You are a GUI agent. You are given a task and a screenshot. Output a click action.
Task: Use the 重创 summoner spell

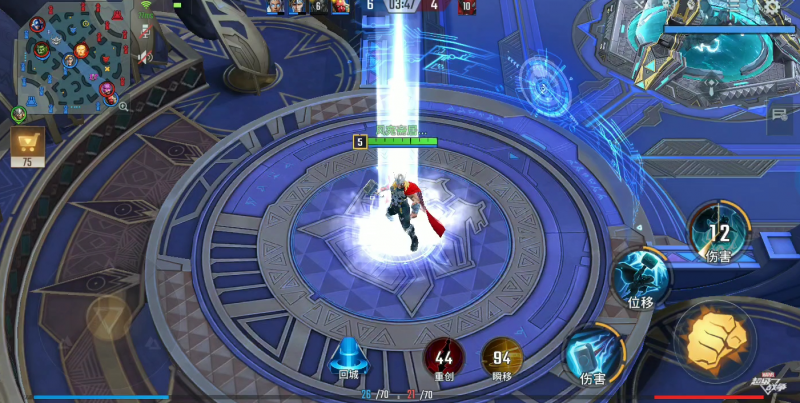pyautogui.click(x=444, y=358)
